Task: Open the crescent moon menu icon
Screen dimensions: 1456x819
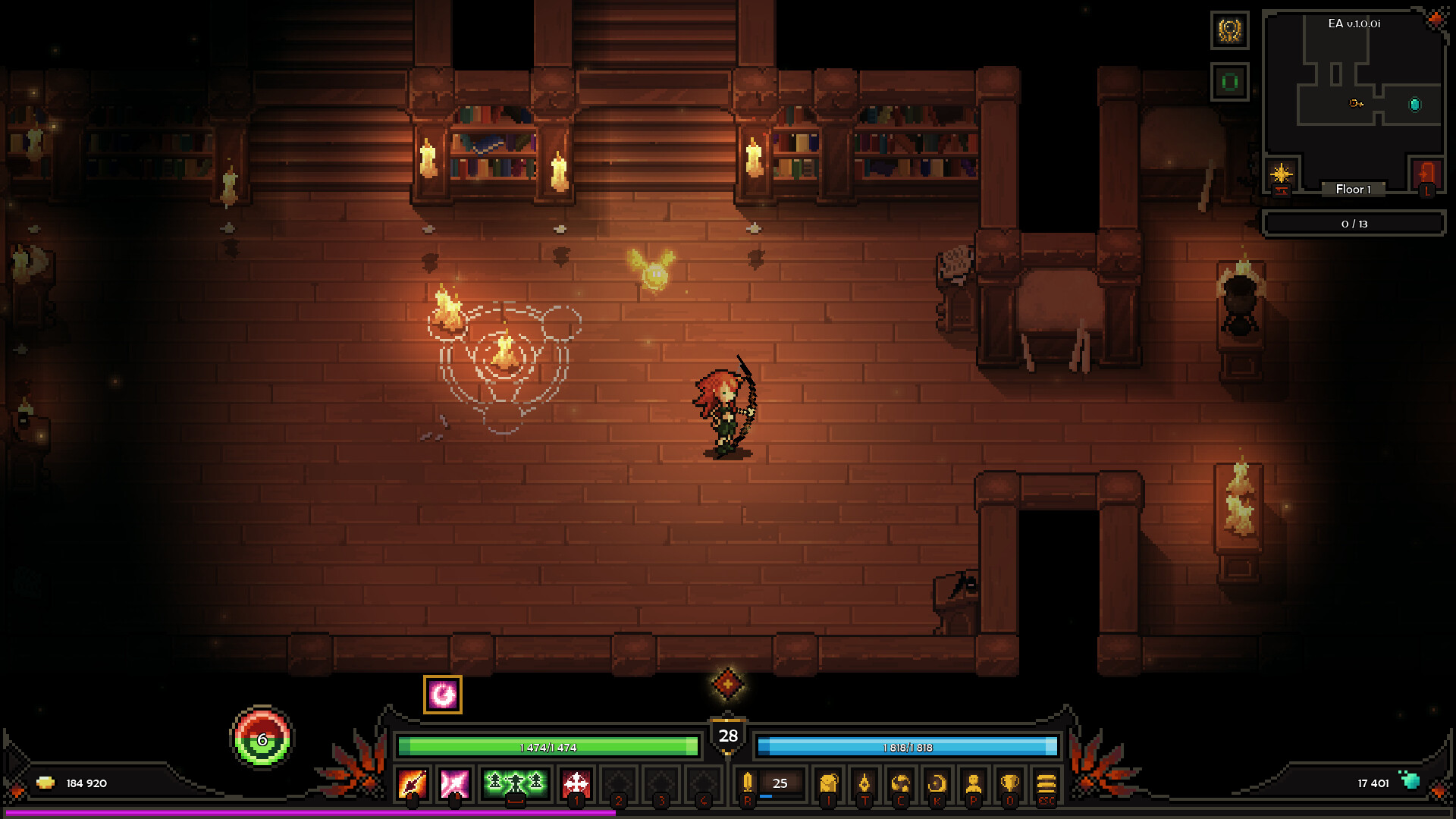Action: [x=937, y=783]
